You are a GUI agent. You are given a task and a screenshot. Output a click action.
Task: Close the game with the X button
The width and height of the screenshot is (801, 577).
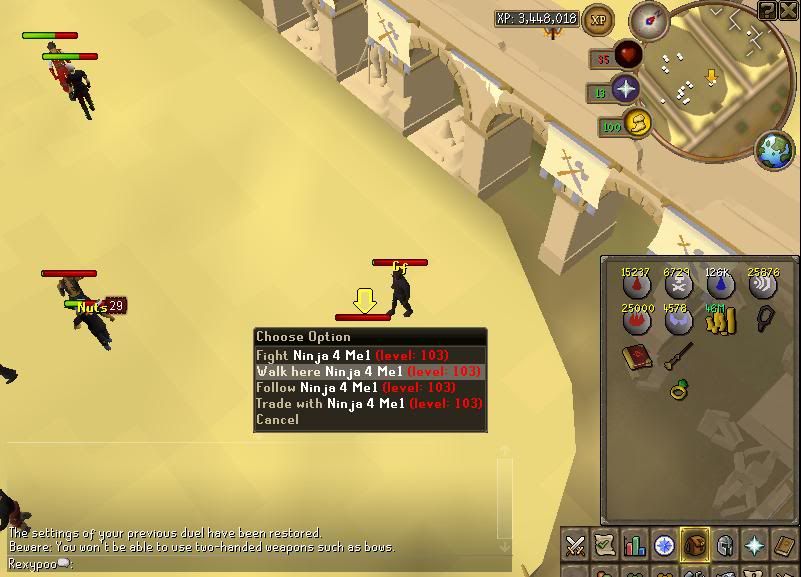[790, 10]
